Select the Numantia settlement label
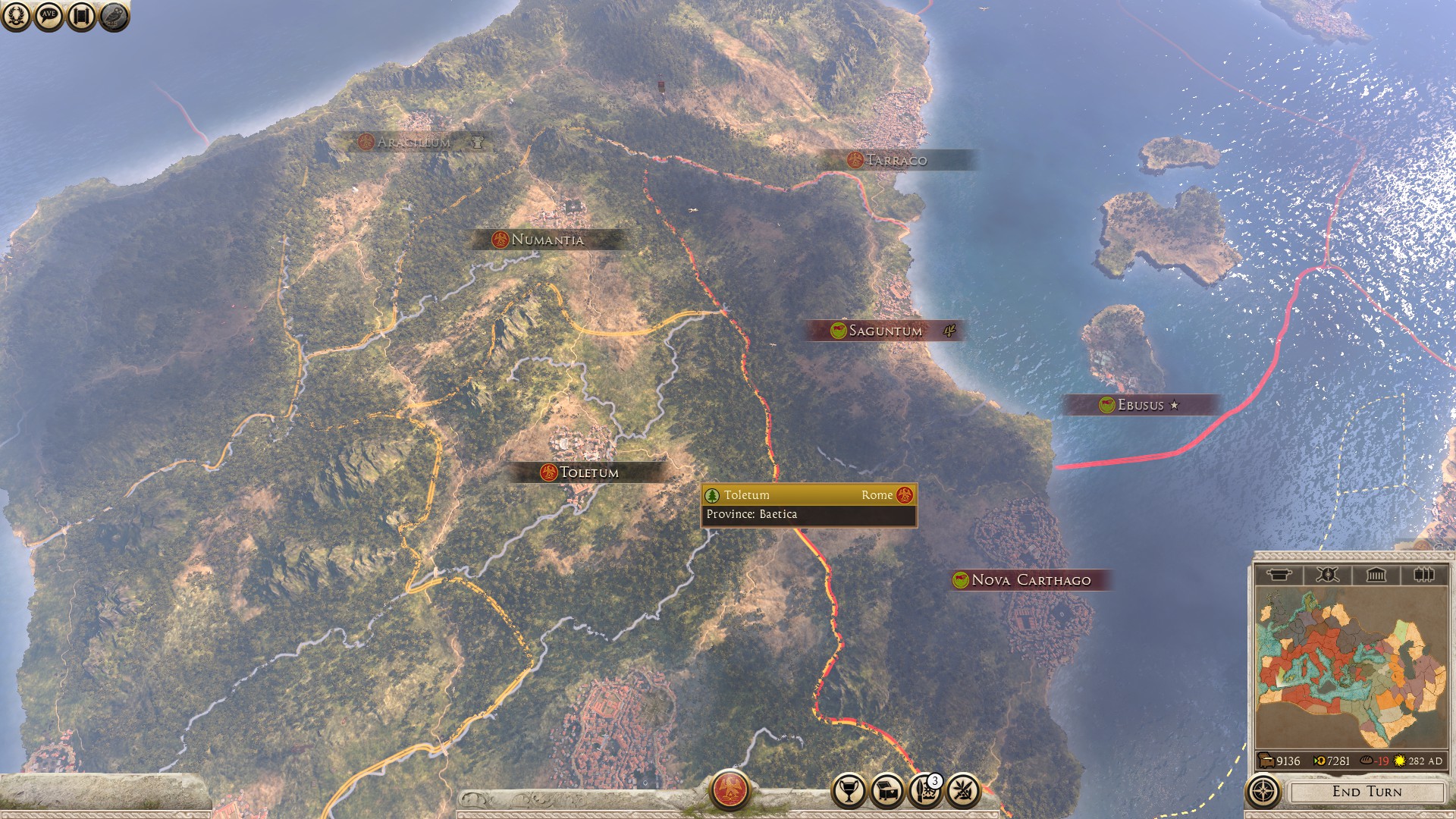Viewport: 1456px width, 819px height. coord(547,240)
